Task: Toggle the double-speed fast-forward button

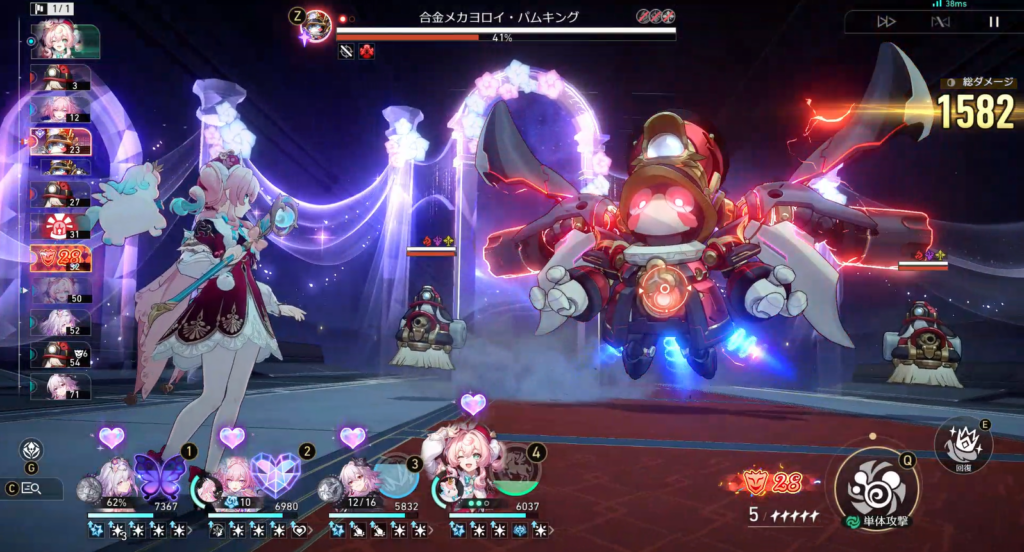Action: (x=886, y=21)
